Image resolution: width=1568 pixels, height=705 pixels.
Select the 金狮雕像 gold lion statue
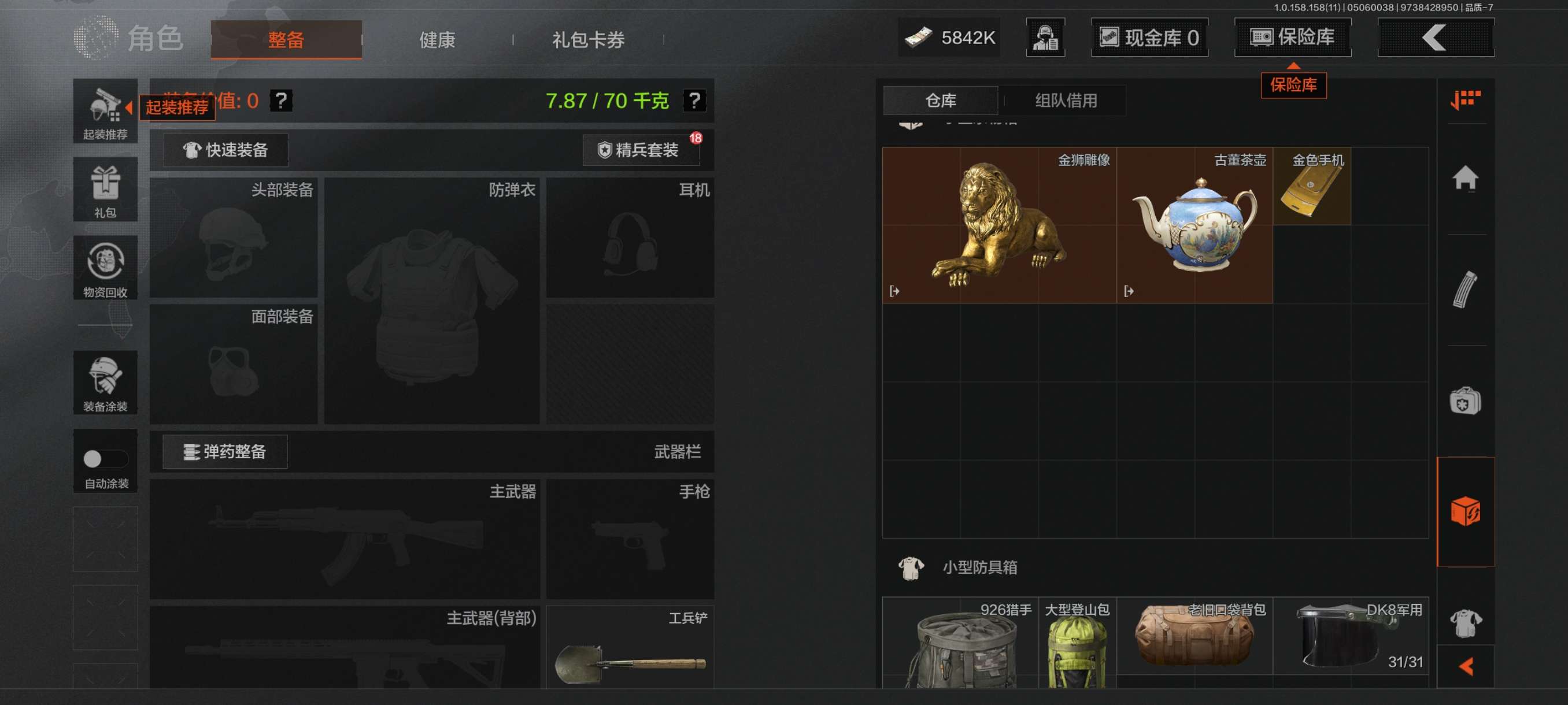click(999, 225)
